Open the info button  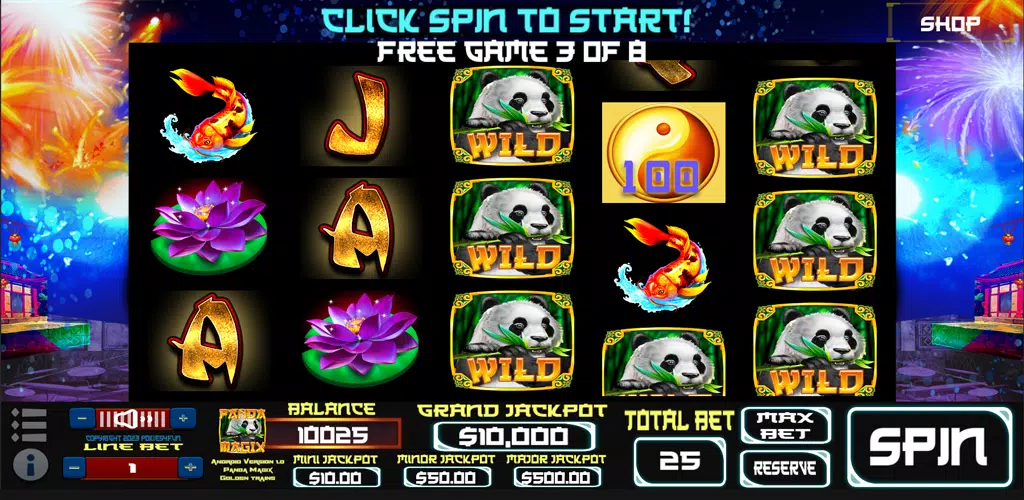coord(33,464)
